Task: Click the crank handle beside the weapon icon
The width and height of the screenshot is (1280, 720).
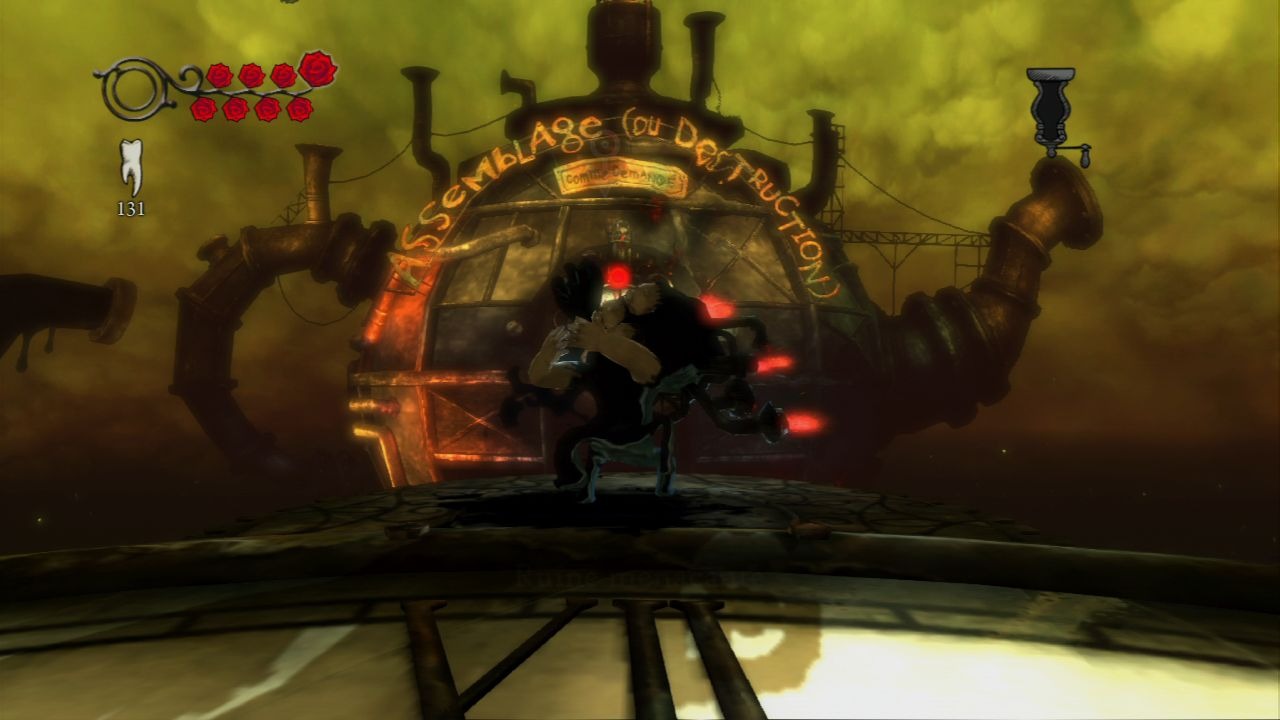Action: 1085,150
